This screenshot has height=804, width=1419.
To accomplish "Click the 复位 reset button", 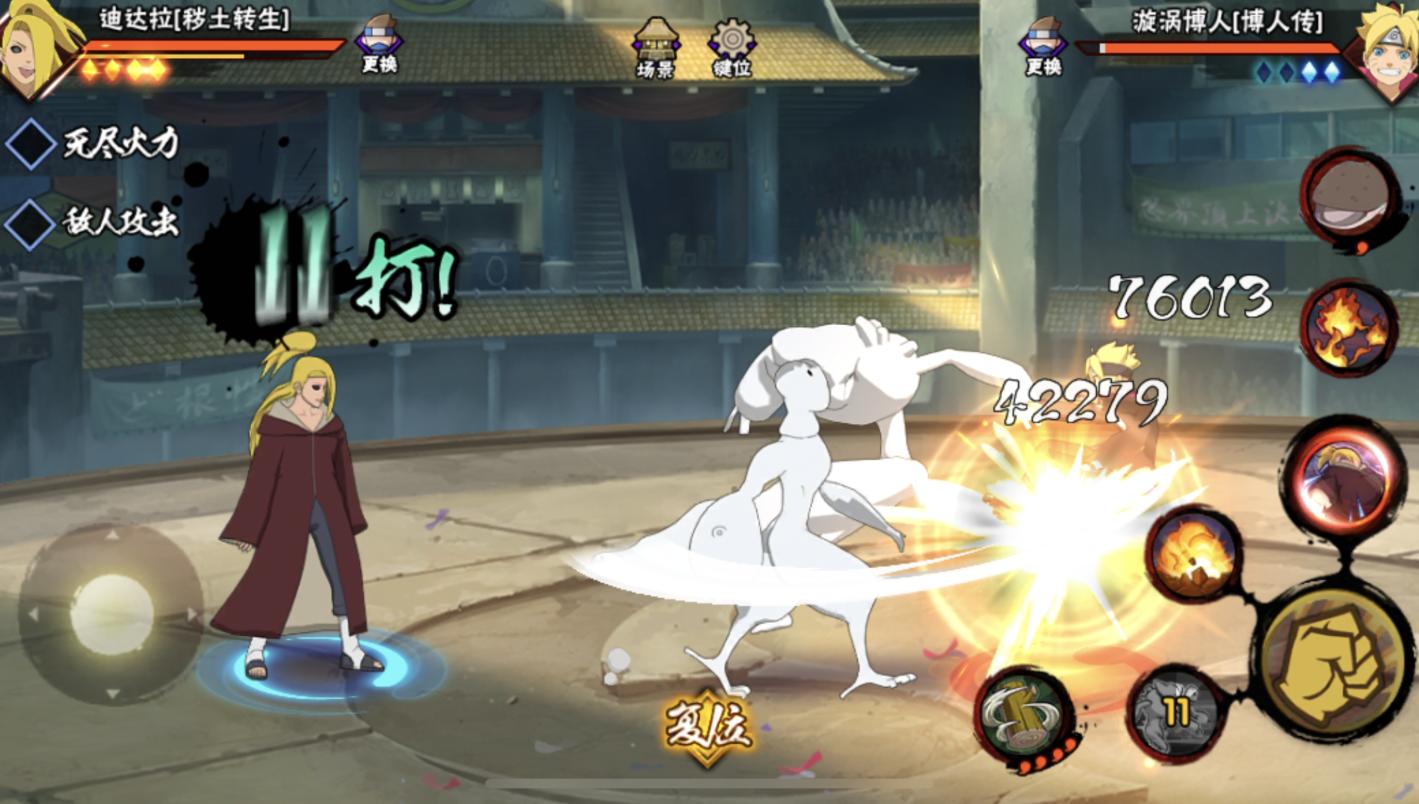I will (x=708, y=727).
